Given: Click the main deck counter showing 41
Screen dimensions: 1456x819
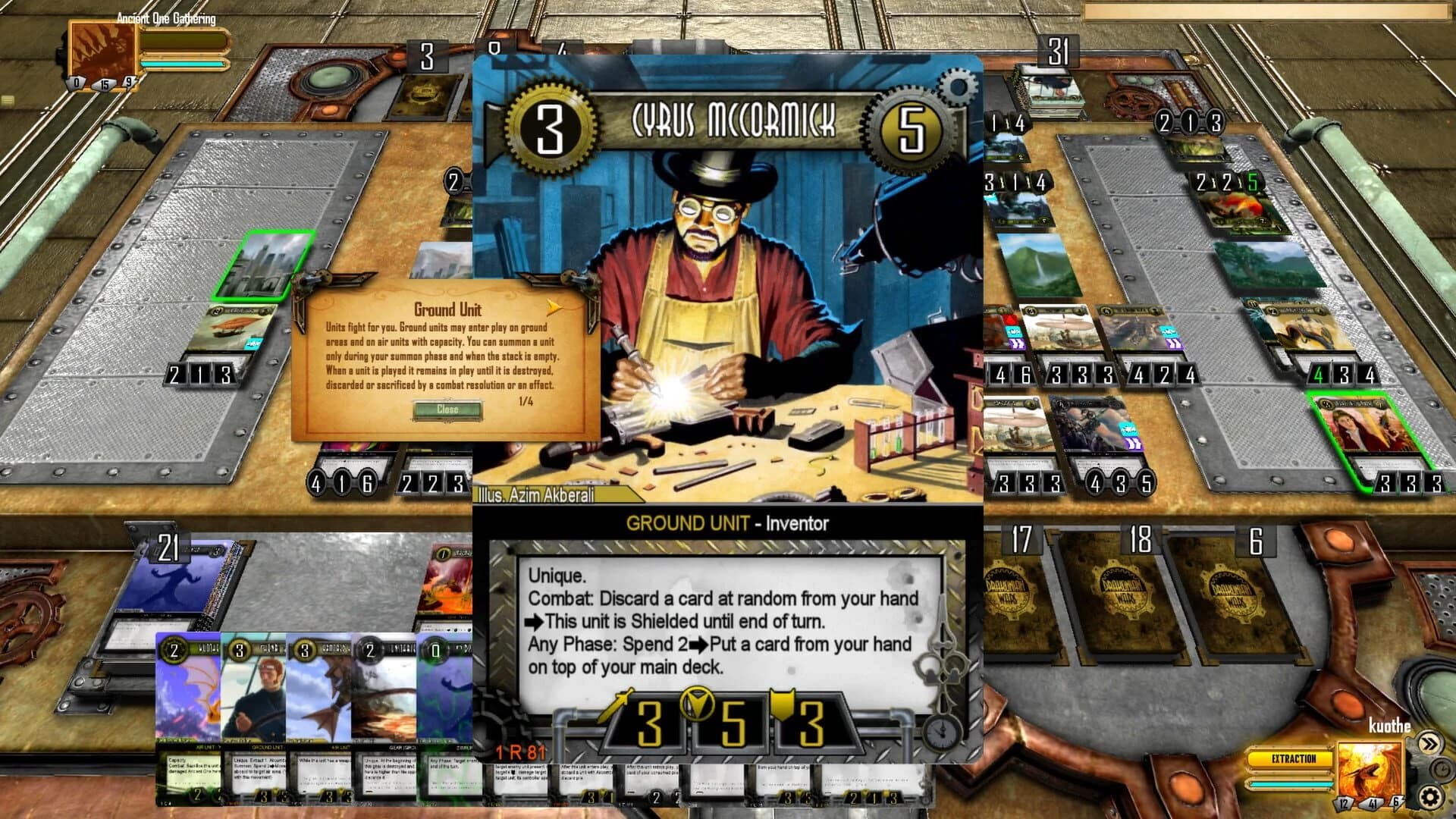Looking at the screenshot, I should click(1373, 804).
